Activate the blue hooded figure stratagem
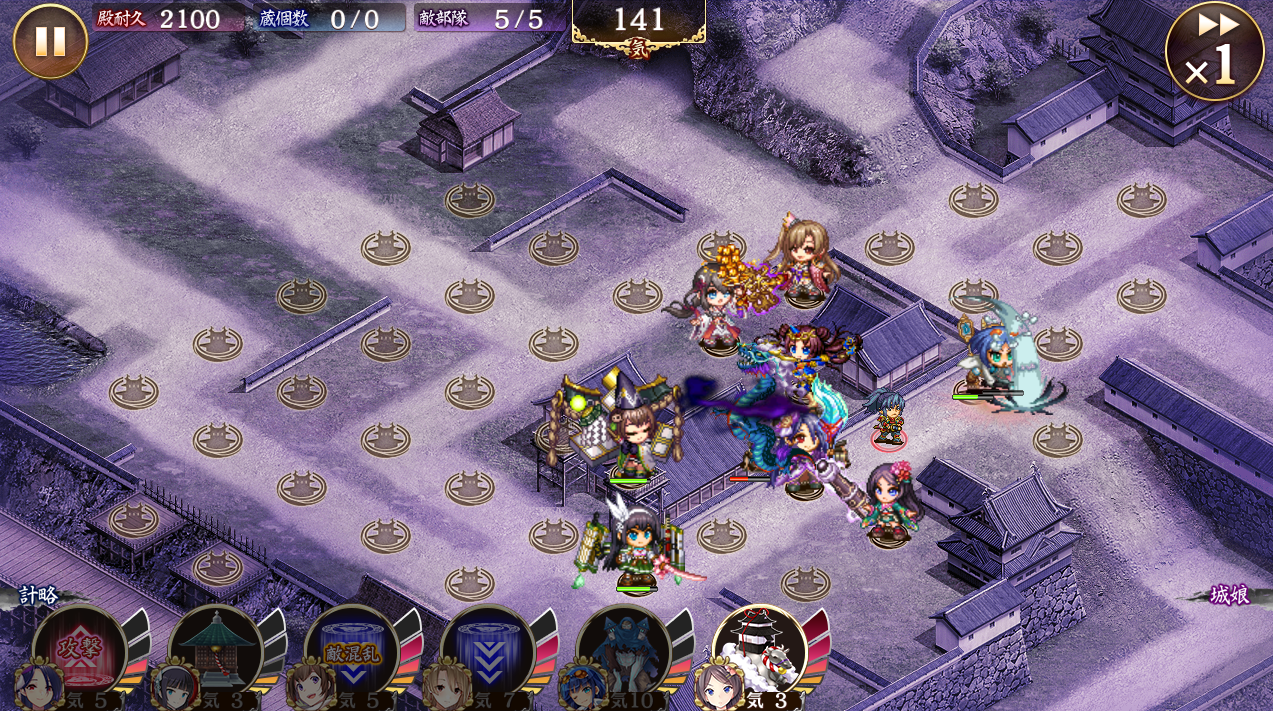Viewport: 1273px width, 711px height. click(624, 652)
